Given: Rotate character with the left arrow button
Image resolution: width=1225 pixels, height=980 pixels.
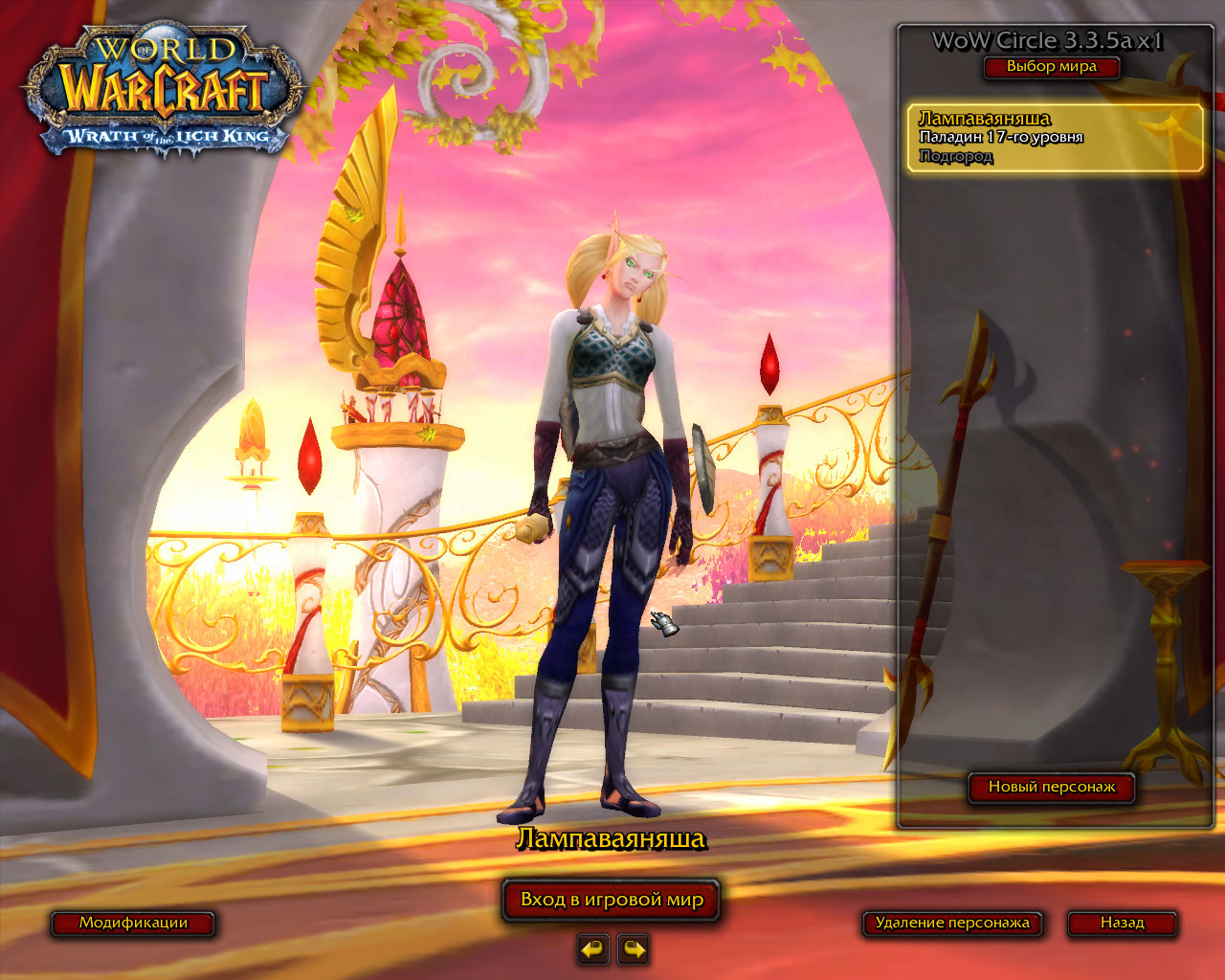Looking at the screenshot, I should [x=593, y=949].
